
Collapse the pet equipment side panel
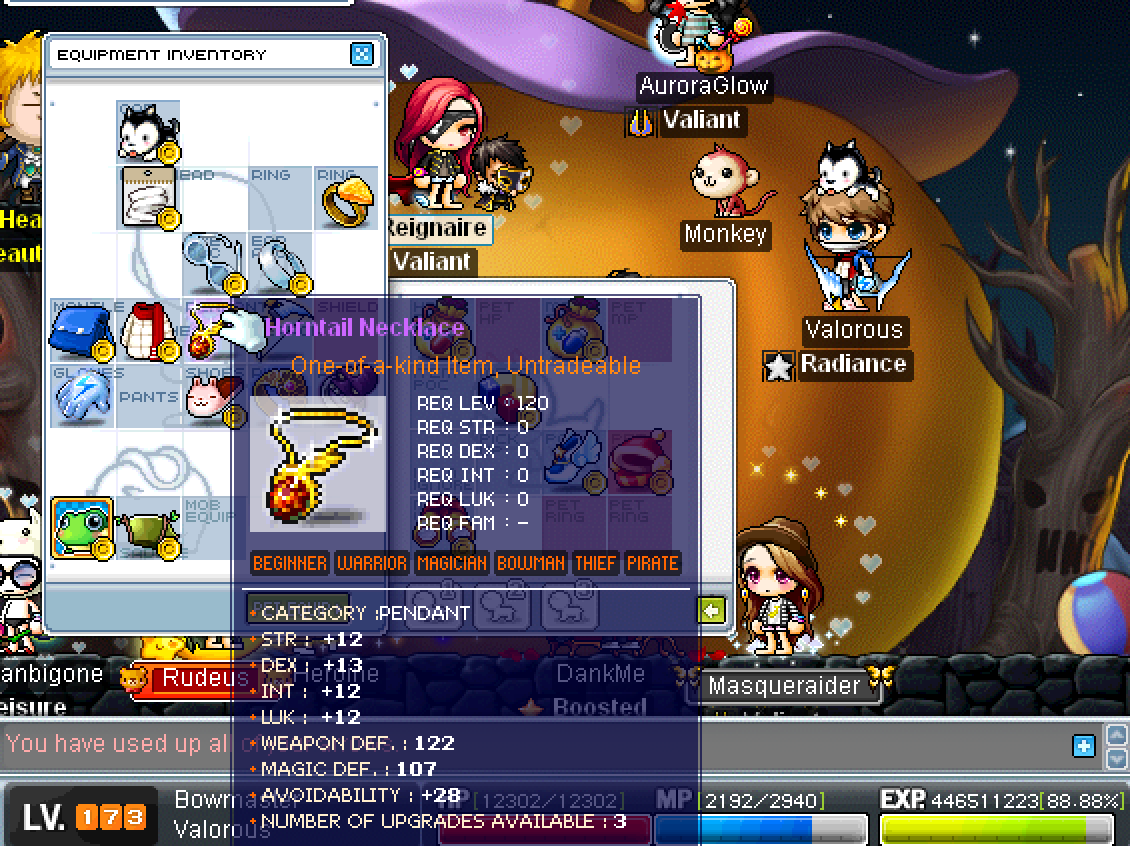click(x=711, y=610)
